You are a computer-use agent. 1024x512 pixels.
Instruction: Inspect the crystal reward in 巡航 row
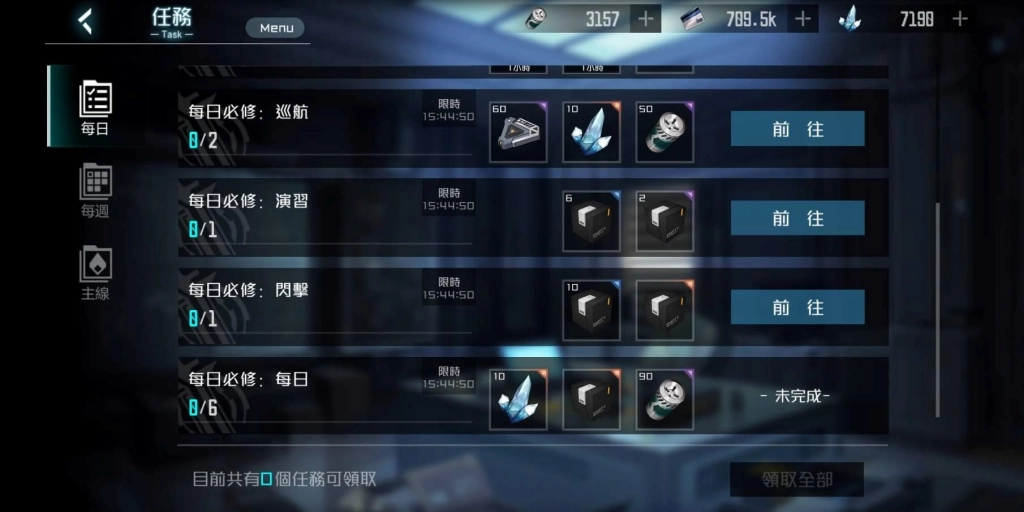coord(591,132)
